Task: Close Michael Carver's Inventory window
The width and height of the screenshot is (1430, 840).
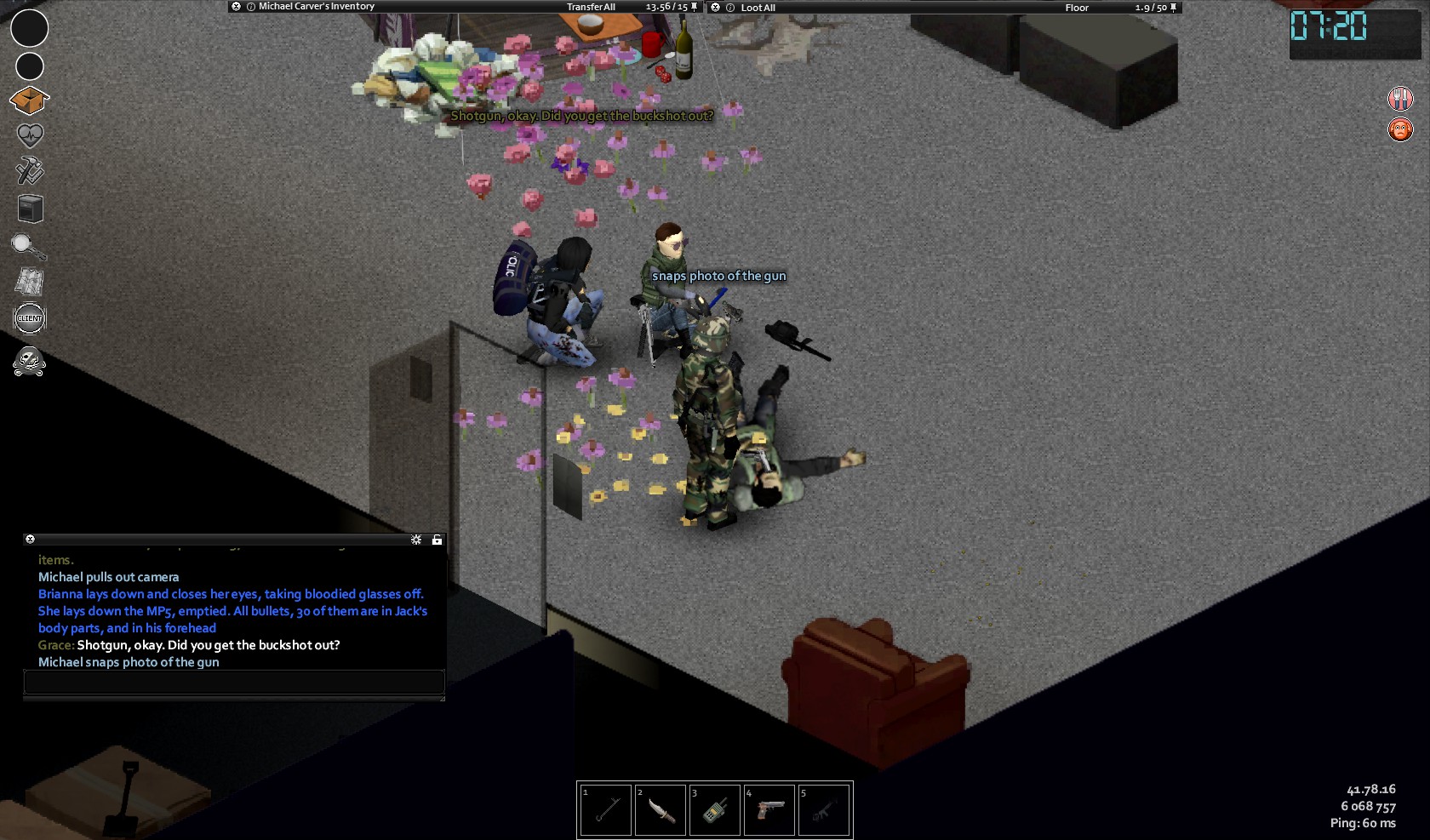Action: click(x=236, y=7)
